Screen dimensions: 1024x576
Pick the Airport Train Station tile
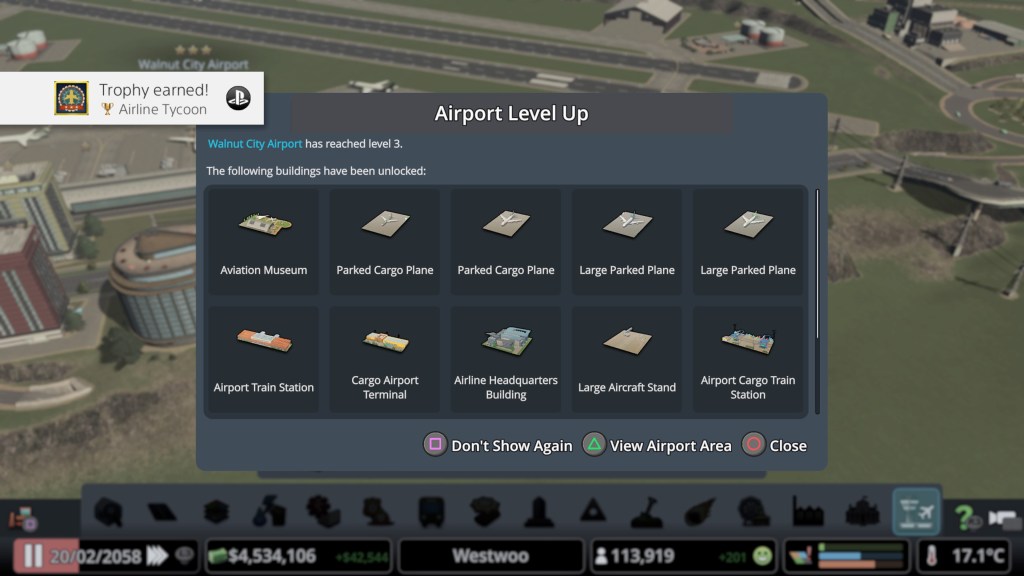point(264,359)
